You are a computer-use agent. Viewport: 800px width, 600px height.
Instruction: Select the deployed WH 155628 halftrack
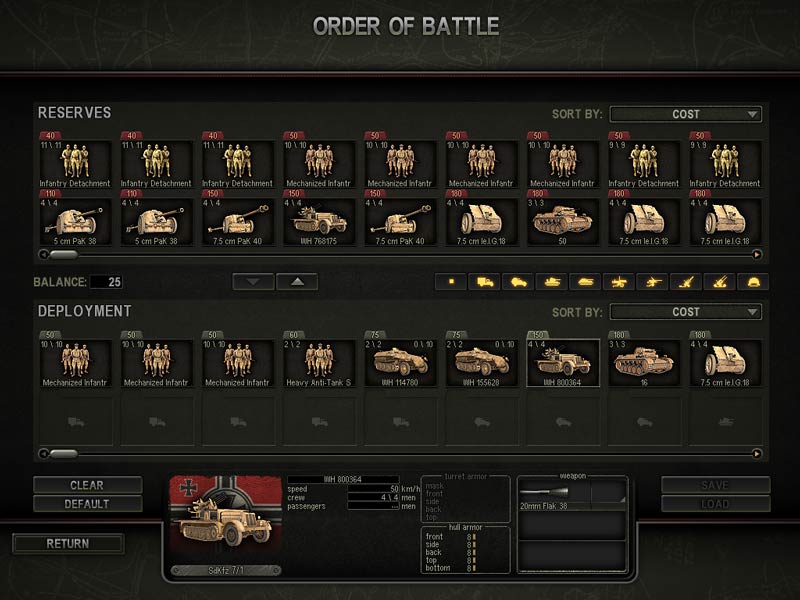point(482,362)
